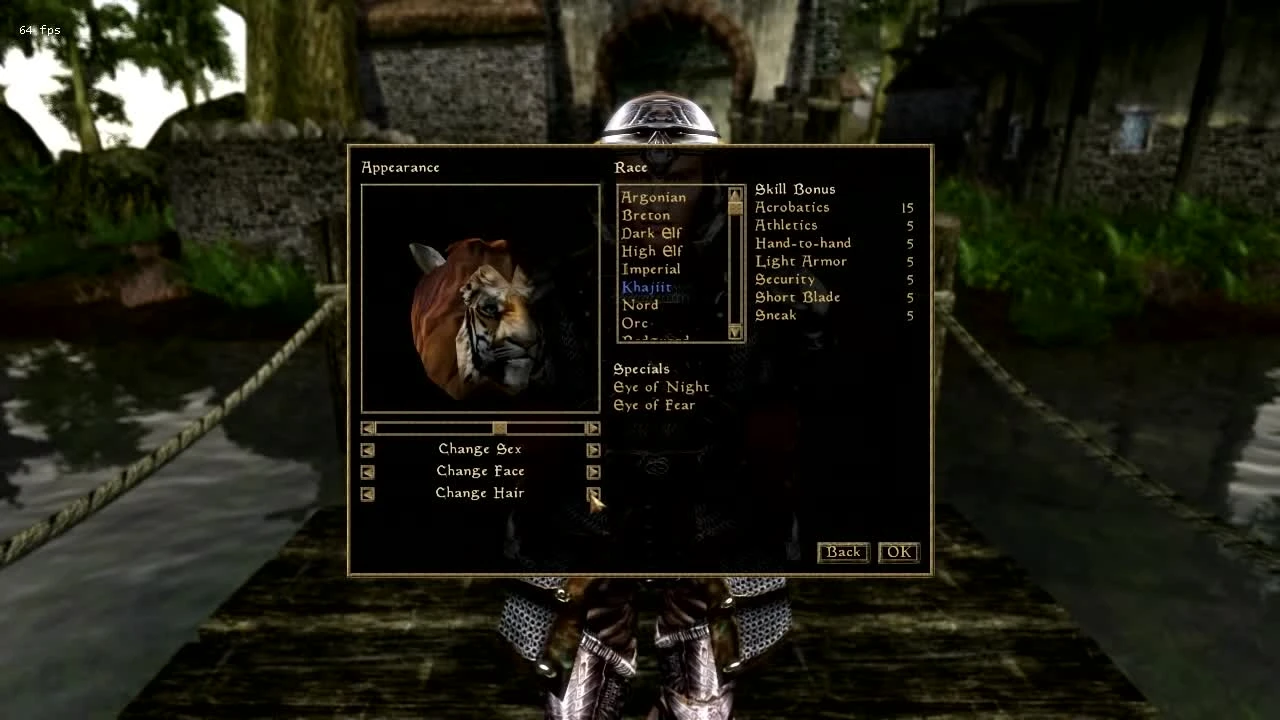Select Dark Elf from the race list
This screenshot has height=720, width=1280.
pos(650,233)
